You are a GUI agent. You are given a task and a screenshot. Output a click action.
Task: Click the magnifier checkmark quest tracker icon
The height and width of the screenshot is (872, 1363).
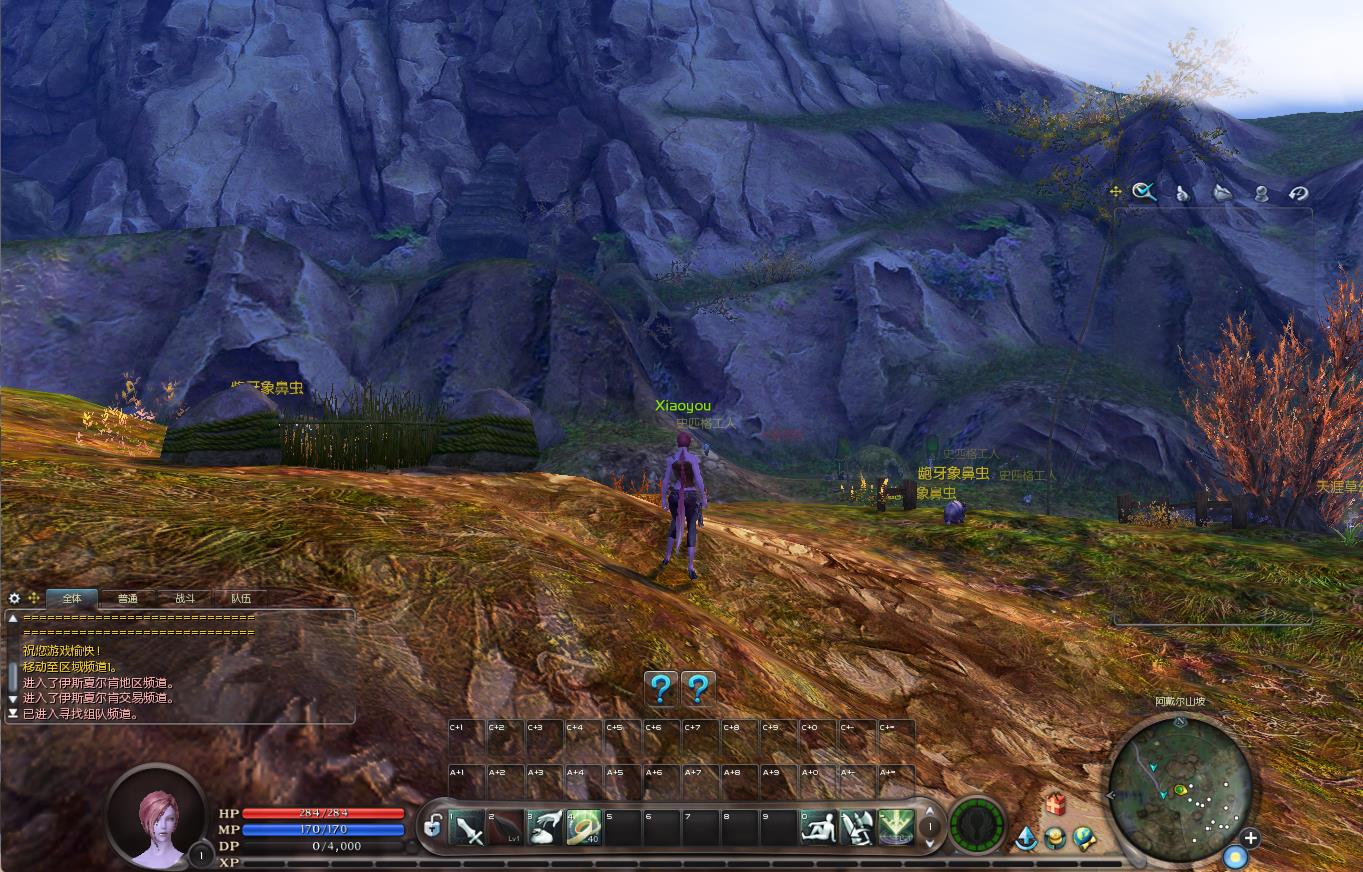point(1144,192)
